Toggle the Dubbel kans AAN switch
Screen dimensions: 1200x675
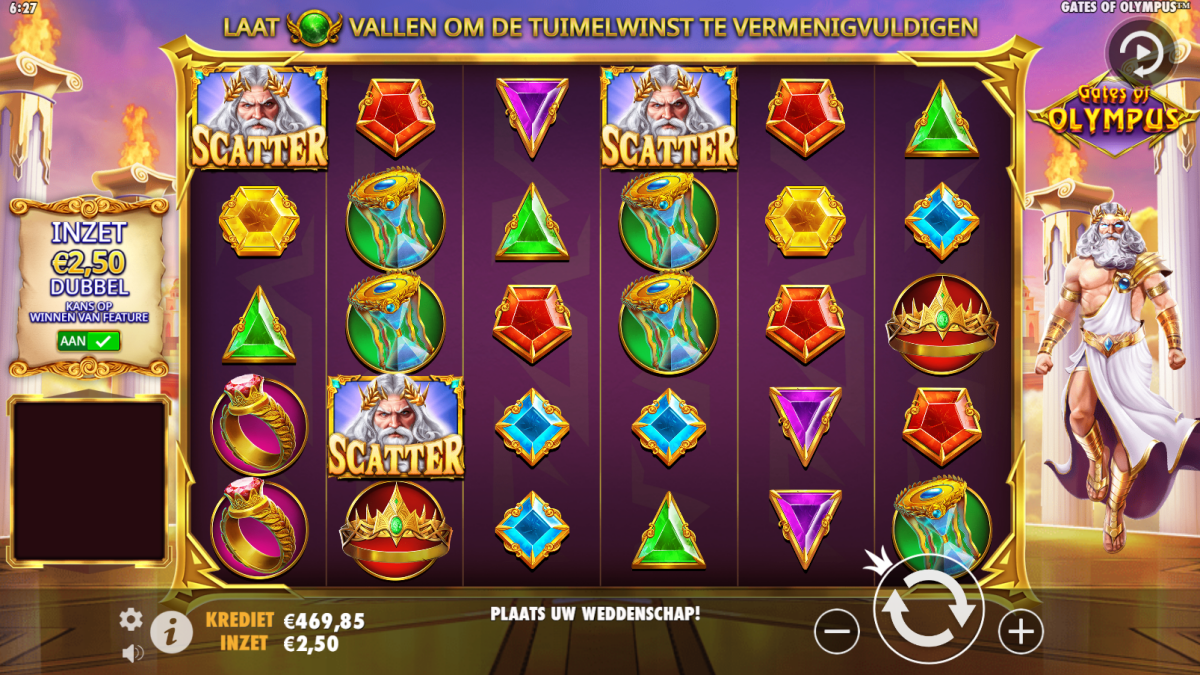(x=88, y=341)
